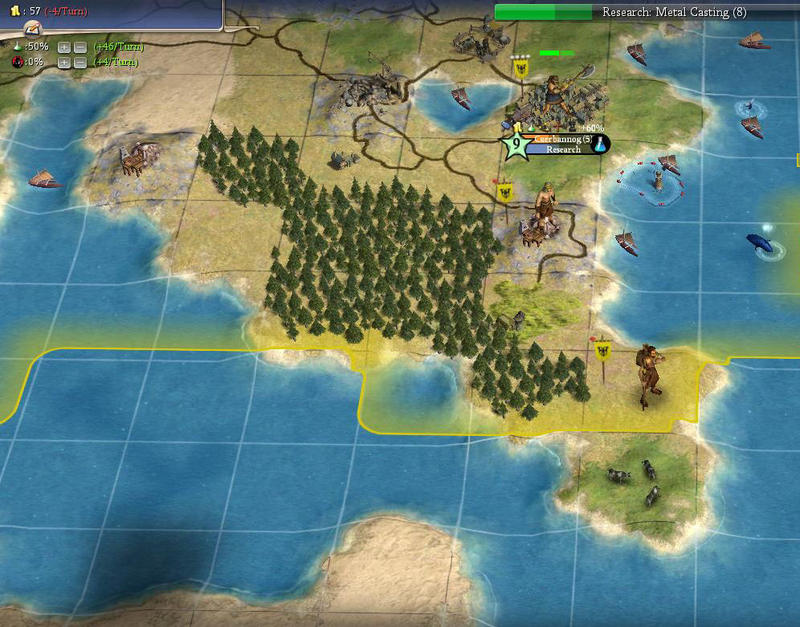
Task: Increase the science rate with its plus button
Action: [x=64, y=47]
